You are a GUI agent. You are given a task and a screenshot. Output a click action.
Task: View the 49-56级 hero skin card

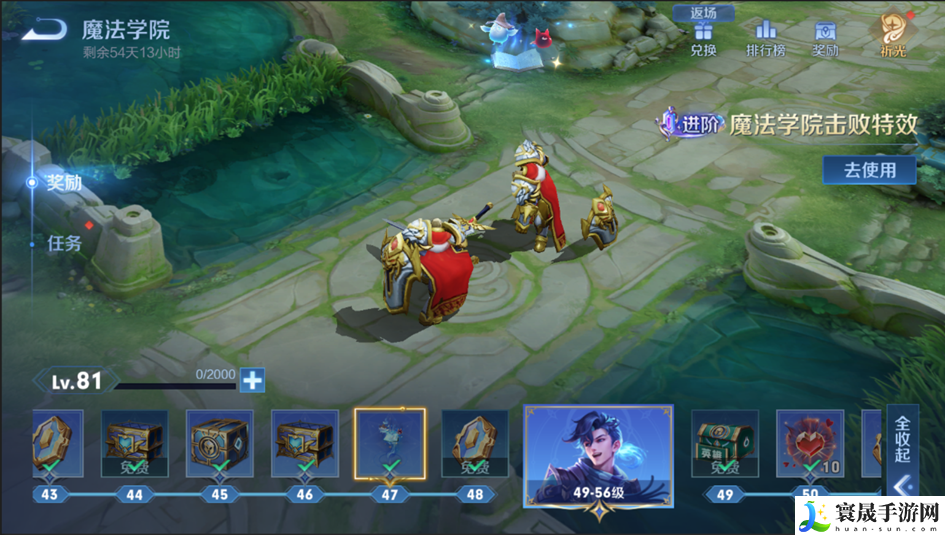tap(598, 455)
